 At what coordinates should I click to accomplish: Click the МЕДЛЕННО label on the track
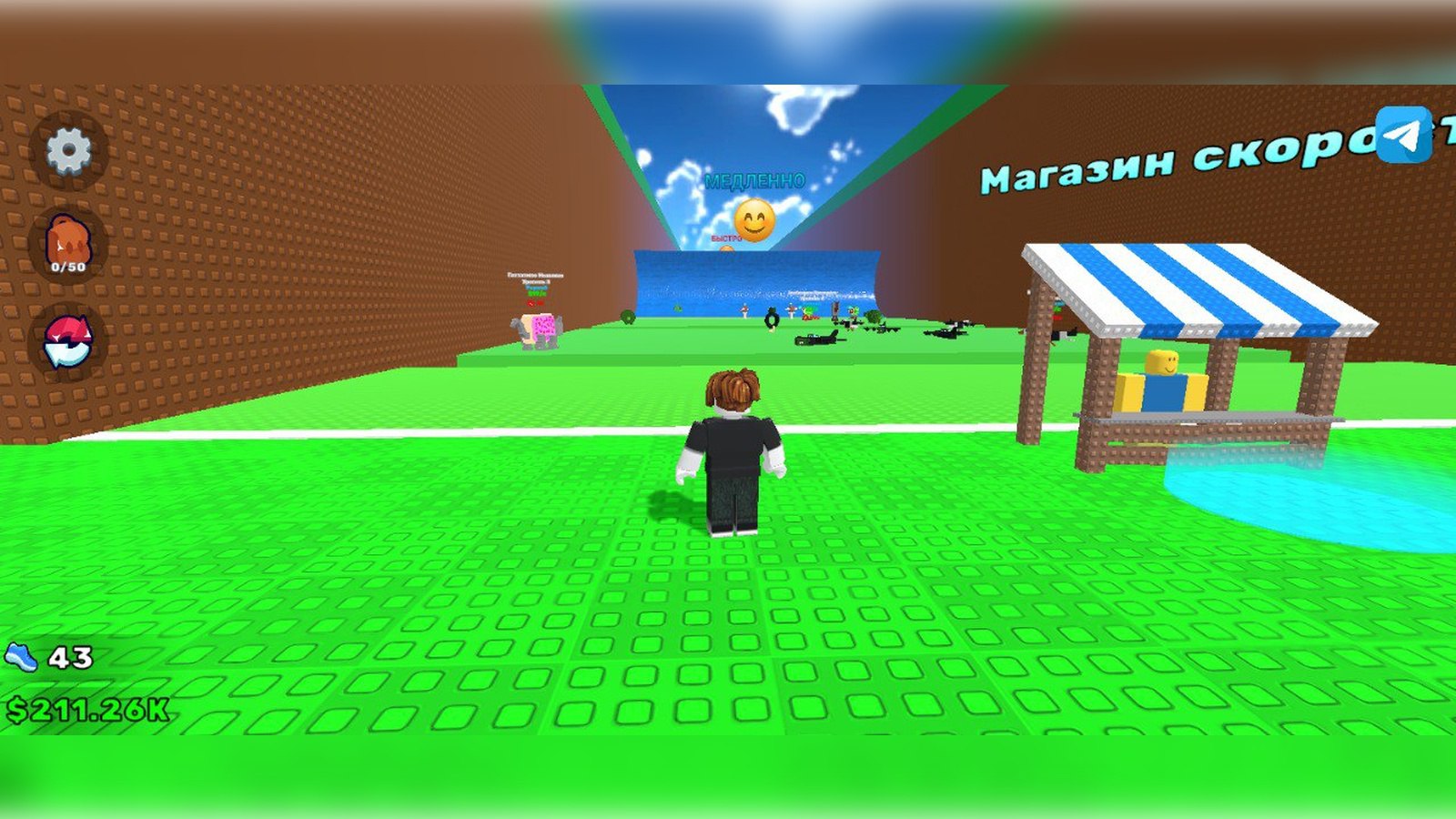pyautogui.click(x=753, y=182)
